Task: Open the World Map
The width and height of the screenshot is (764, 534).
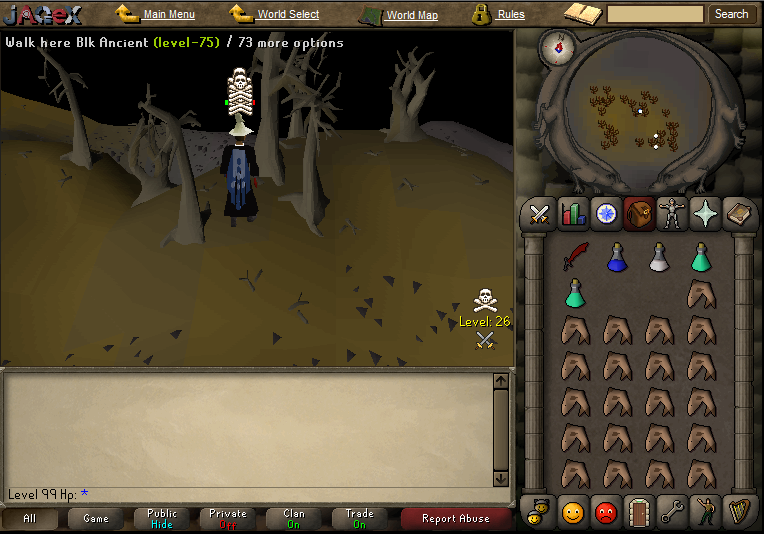Action: [411, 15]
